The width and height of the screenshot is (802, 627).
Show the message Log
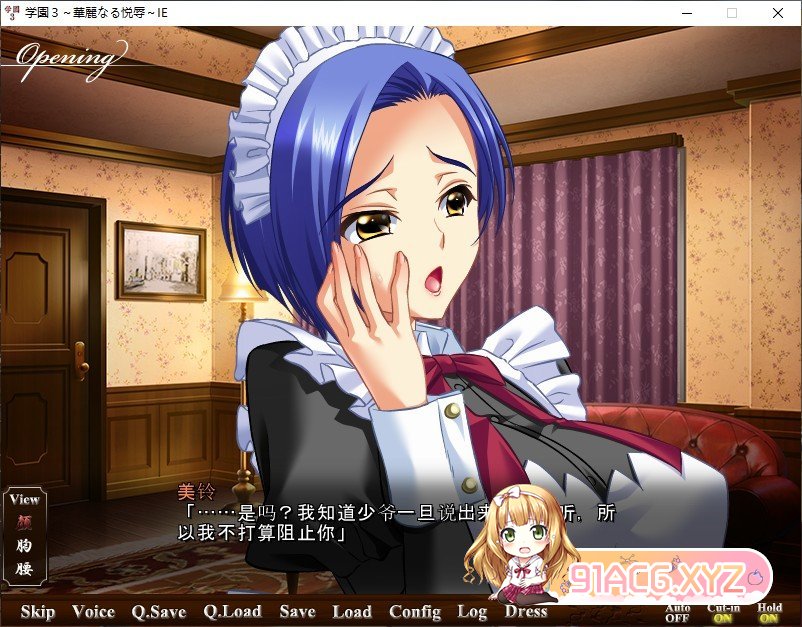(x=472, y=612)
